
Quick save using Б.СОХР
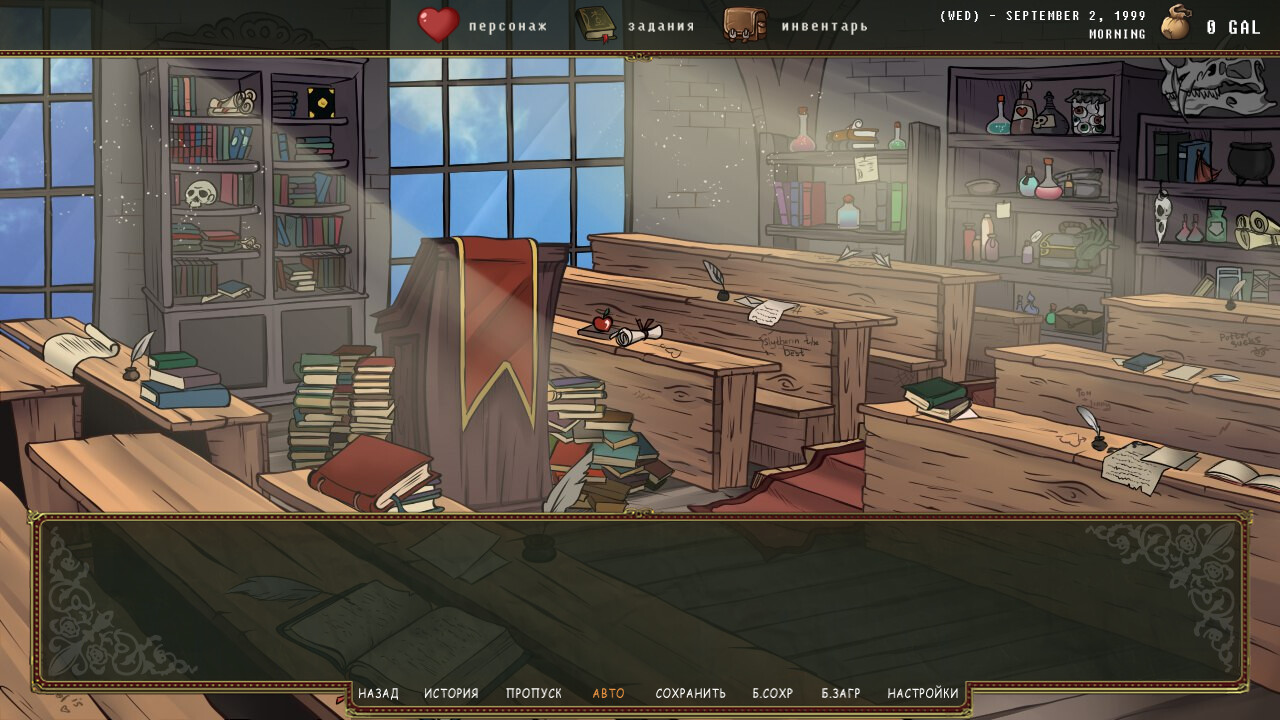click(771, 692)
